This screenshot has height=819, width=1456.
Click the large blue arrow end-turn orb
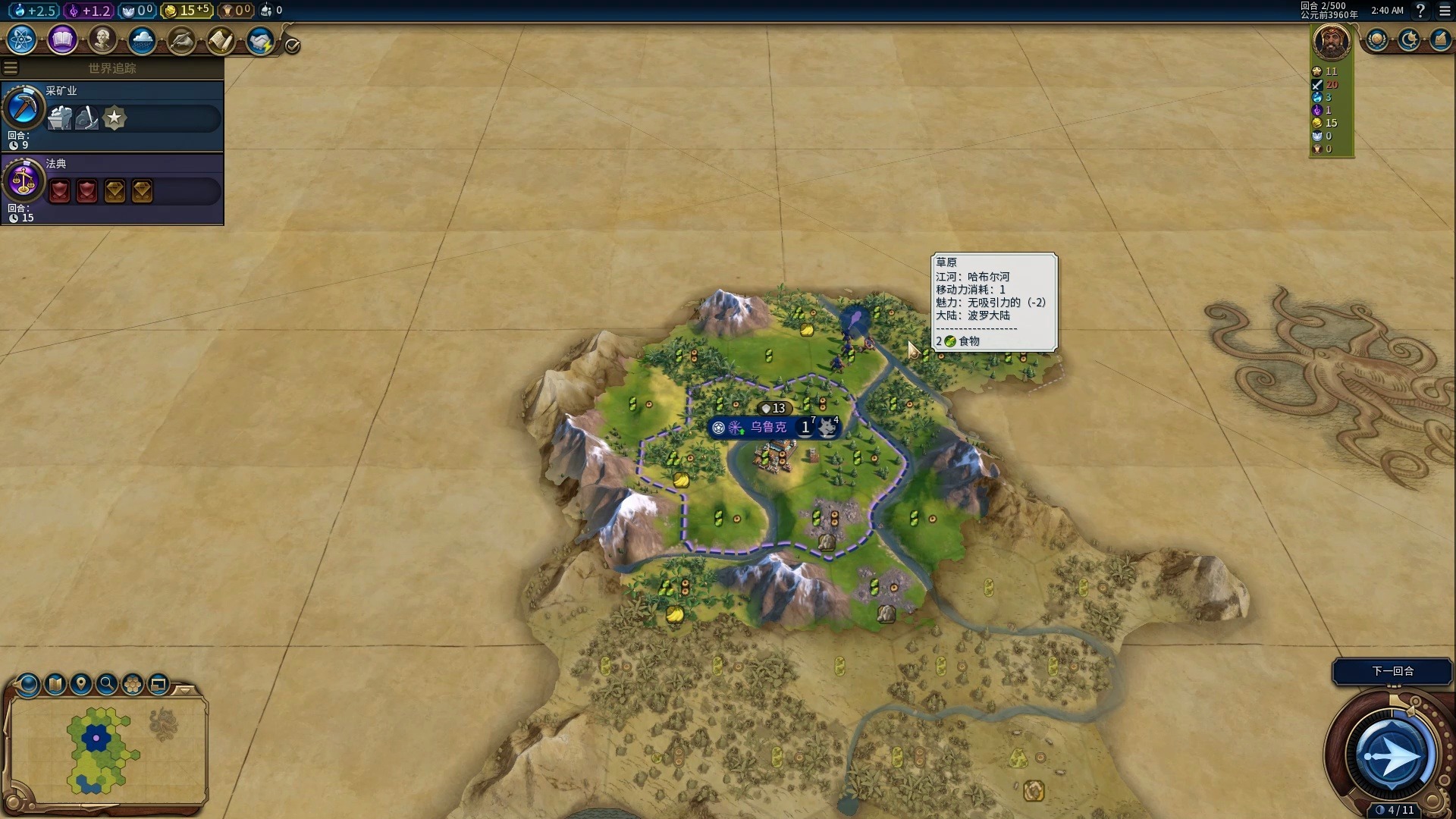[x=1392, y=755]
